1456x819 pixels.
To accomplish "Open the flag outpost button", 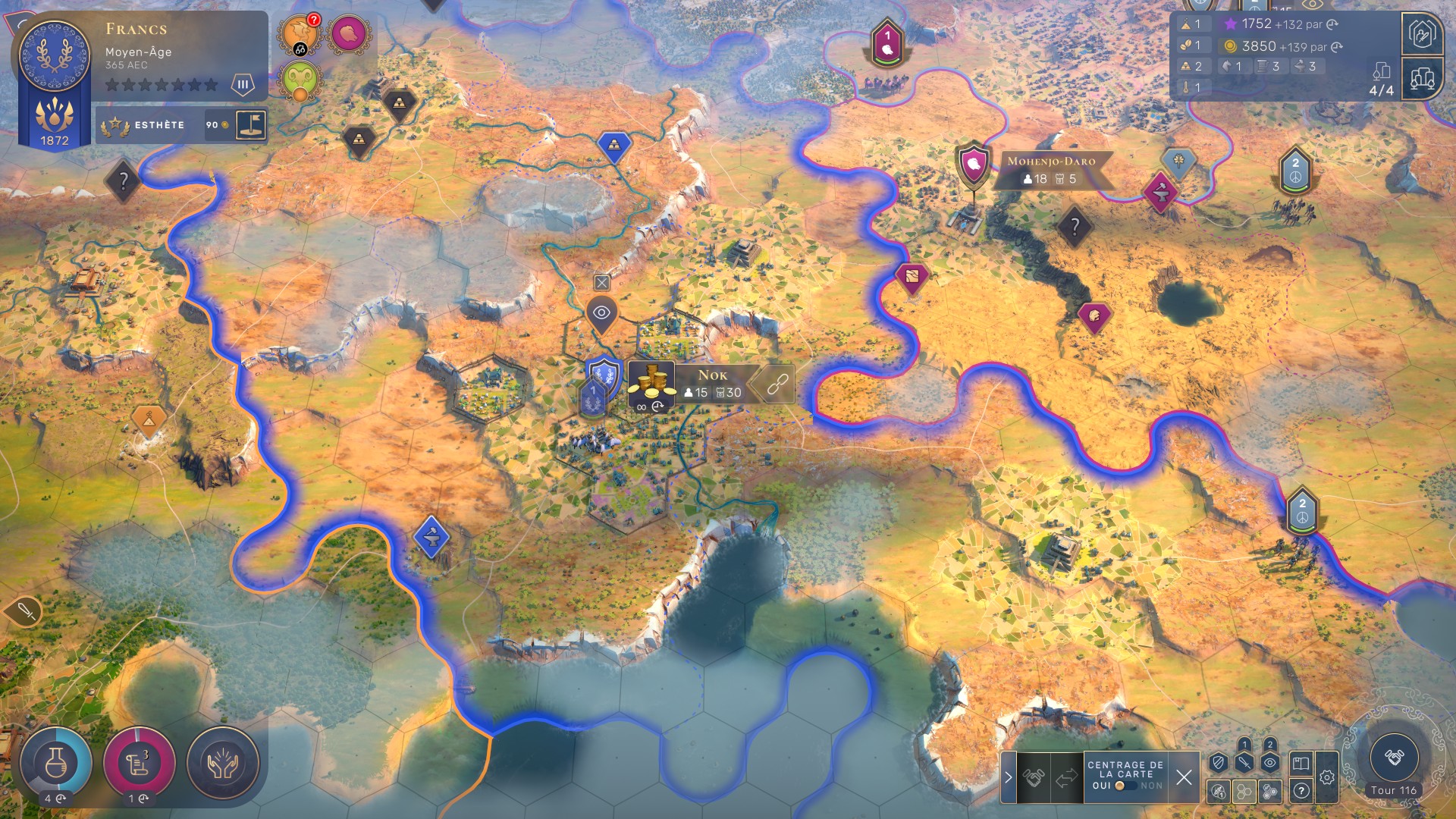I will click(251, 124).
